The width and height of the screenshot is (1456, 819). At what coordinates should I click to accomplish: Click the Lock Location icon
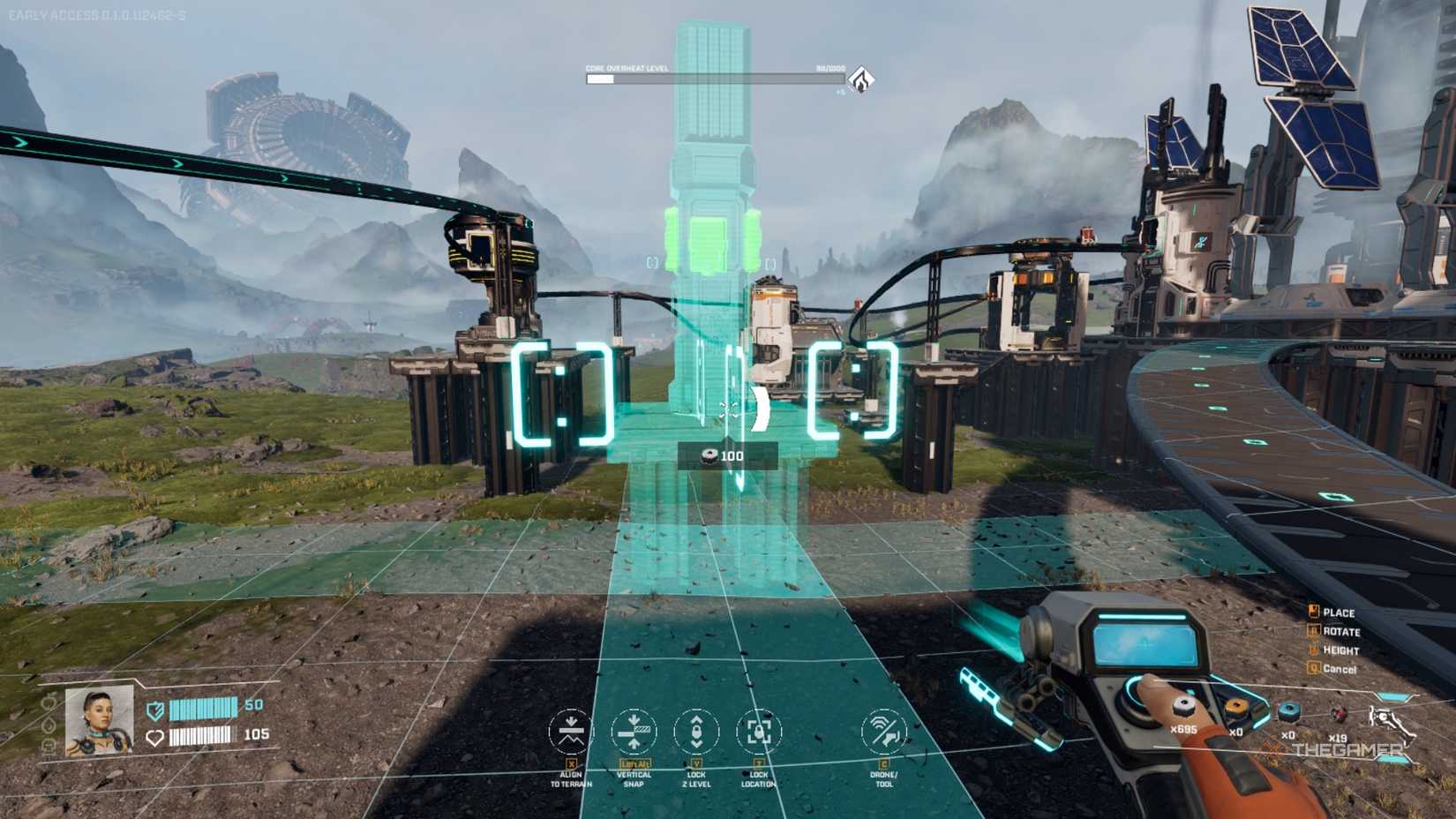tap(757, 732)
